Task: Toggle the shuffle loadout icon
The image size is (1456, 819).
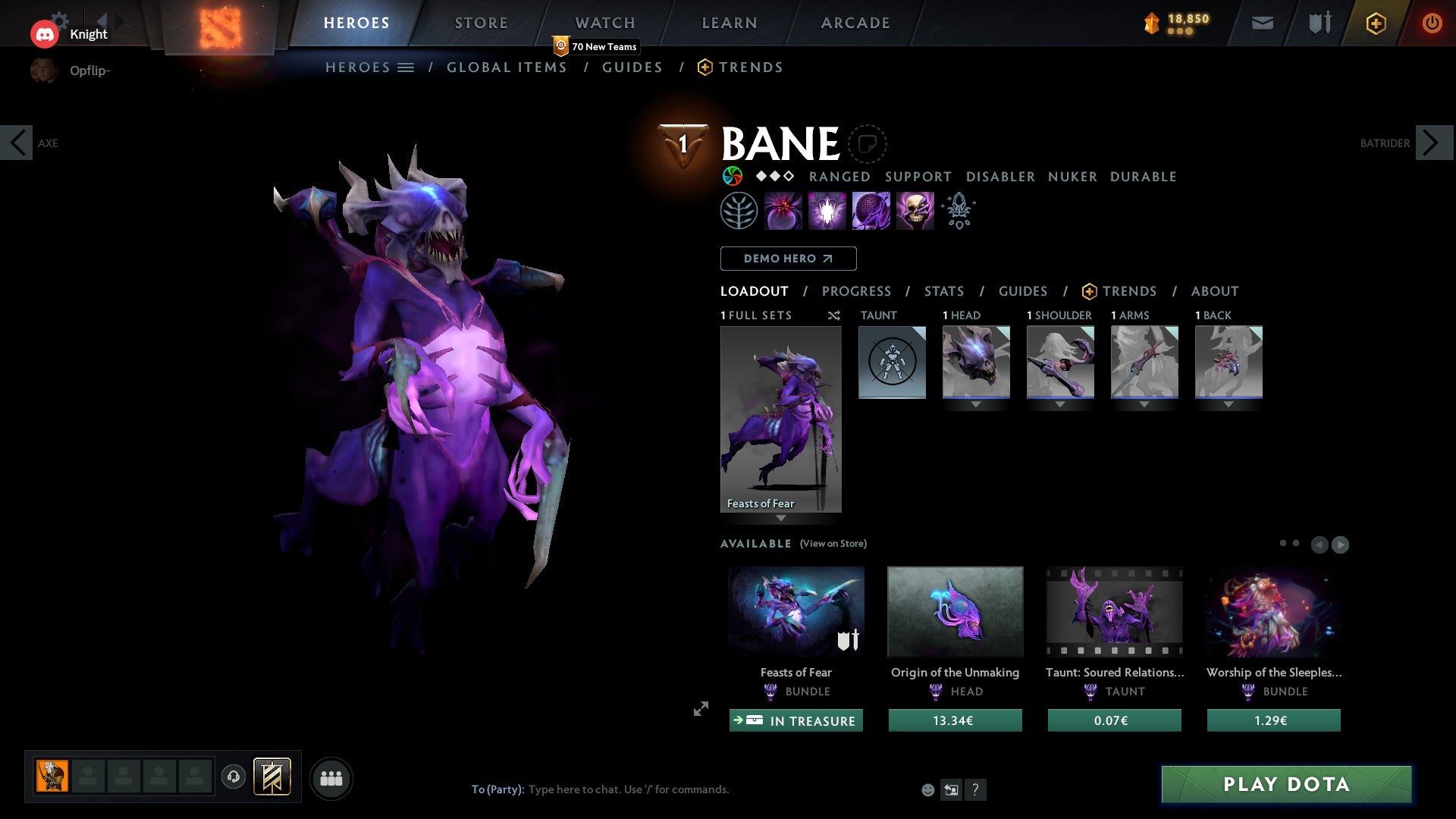Action: coord(834,315)
